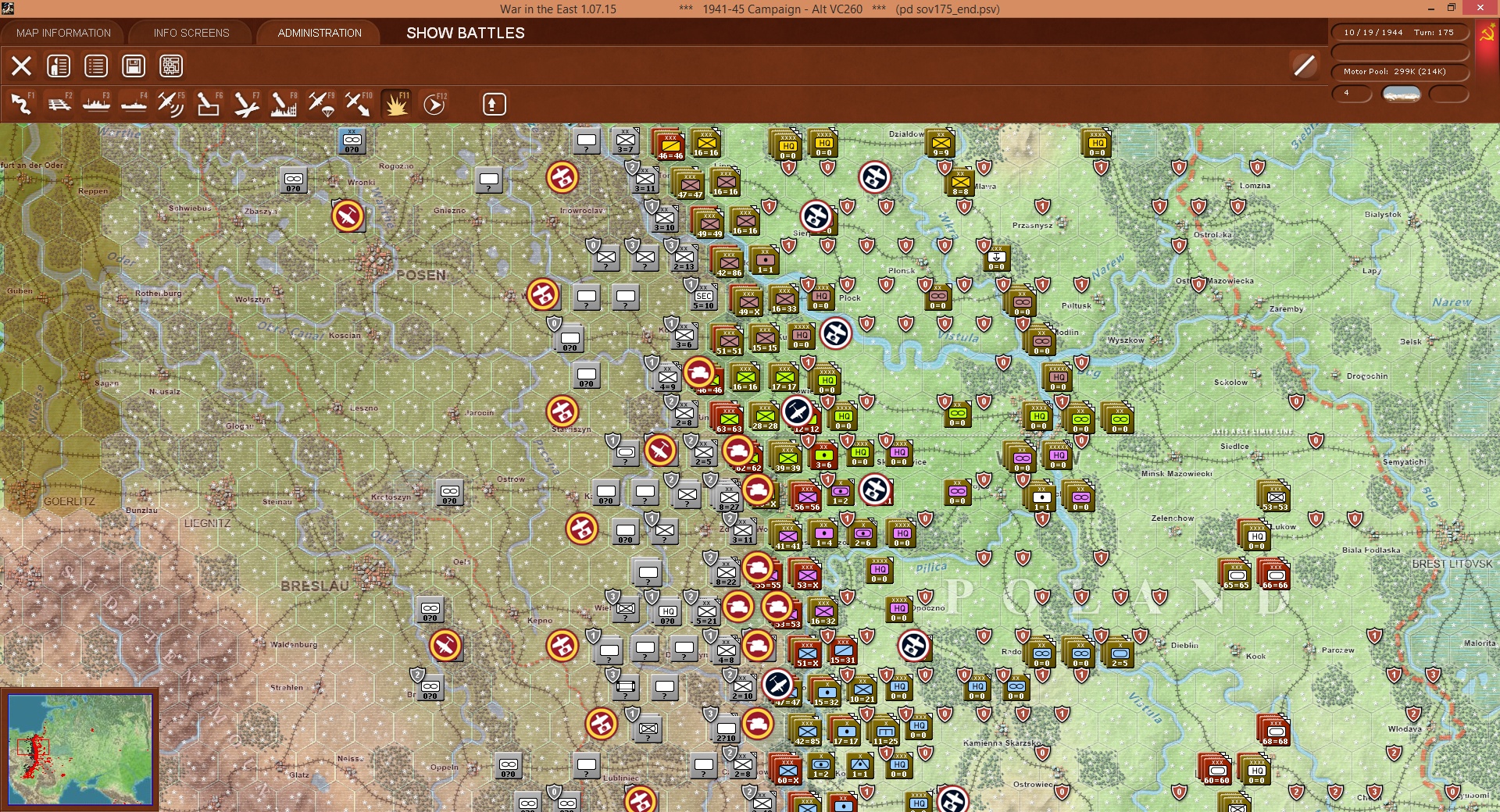Open F5 air reconnaissance mode
The width and height of the screenshot is (1500, 812).
coord(170,104)
